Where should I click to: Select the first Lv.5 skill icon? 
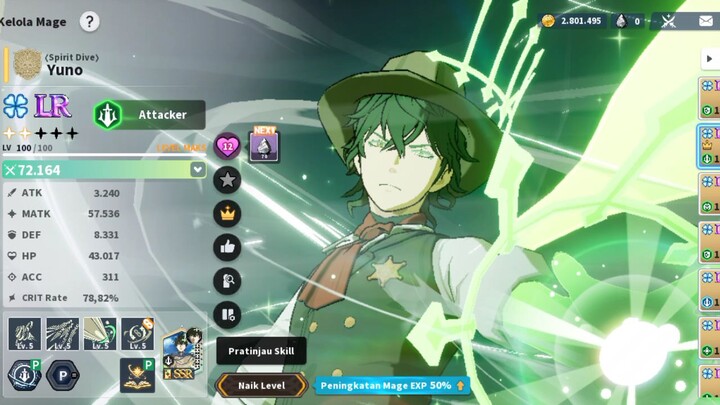(x=24, y=334)
